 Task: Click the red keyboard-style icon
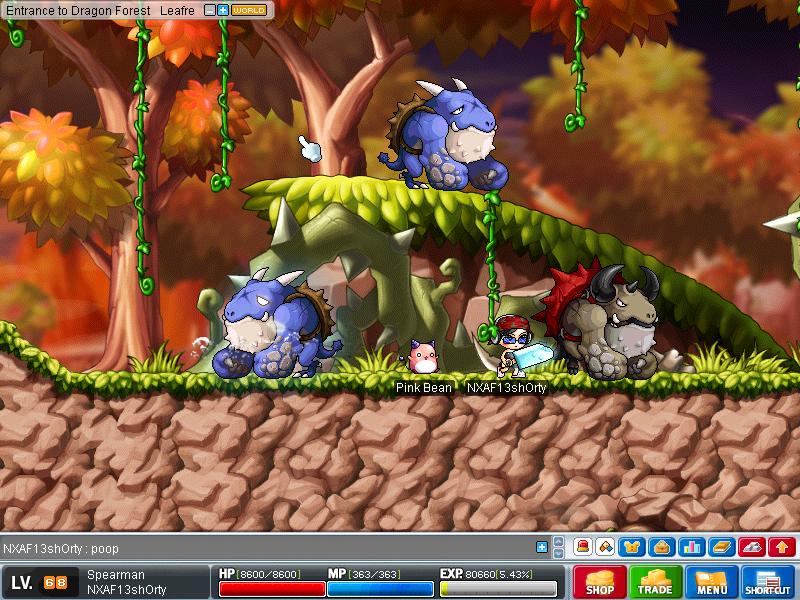pyautogui.click(x=752, y=547)
